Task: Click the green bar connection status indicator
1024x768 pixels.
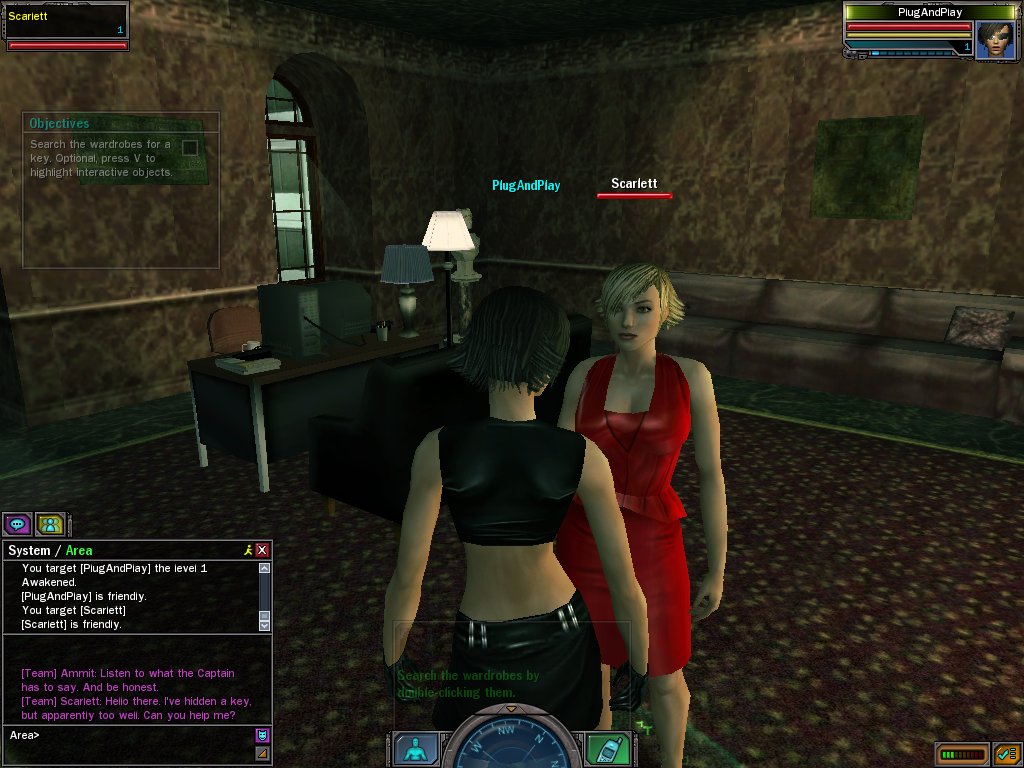Action: [961, 753]
